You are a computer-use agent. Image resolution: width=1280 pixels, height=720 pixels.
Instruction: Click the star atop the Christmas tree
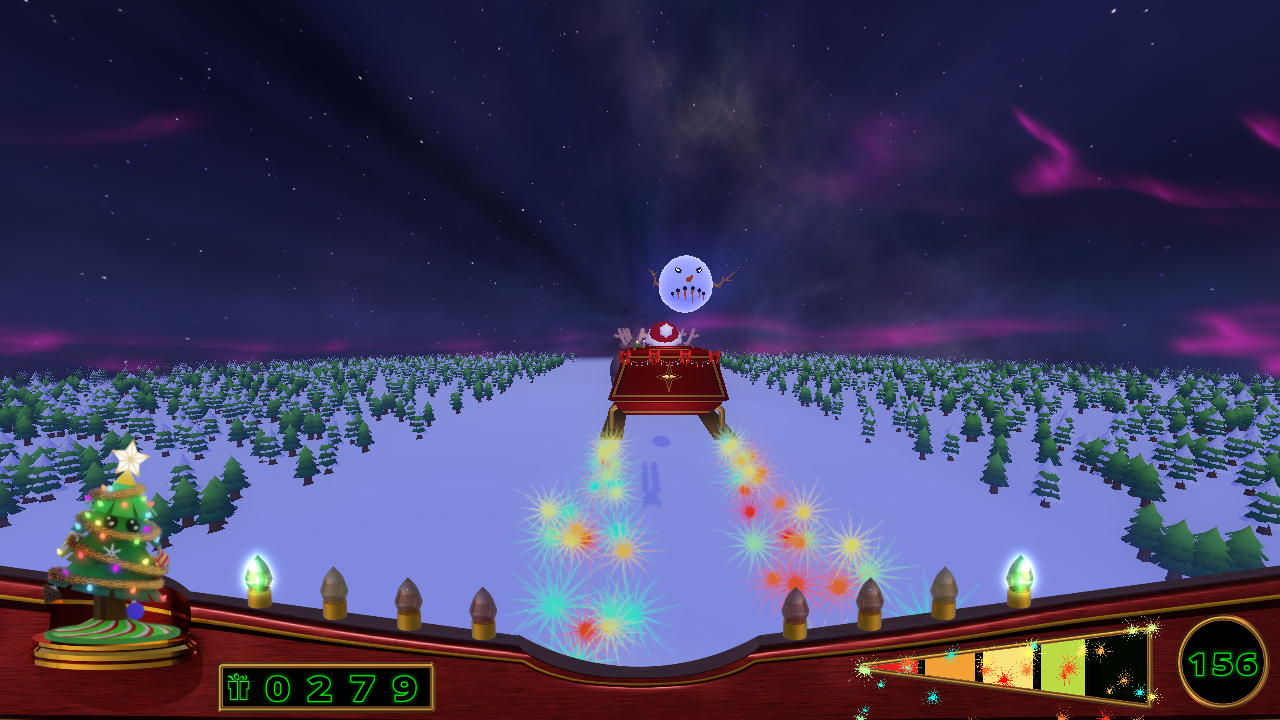(130, 458)
